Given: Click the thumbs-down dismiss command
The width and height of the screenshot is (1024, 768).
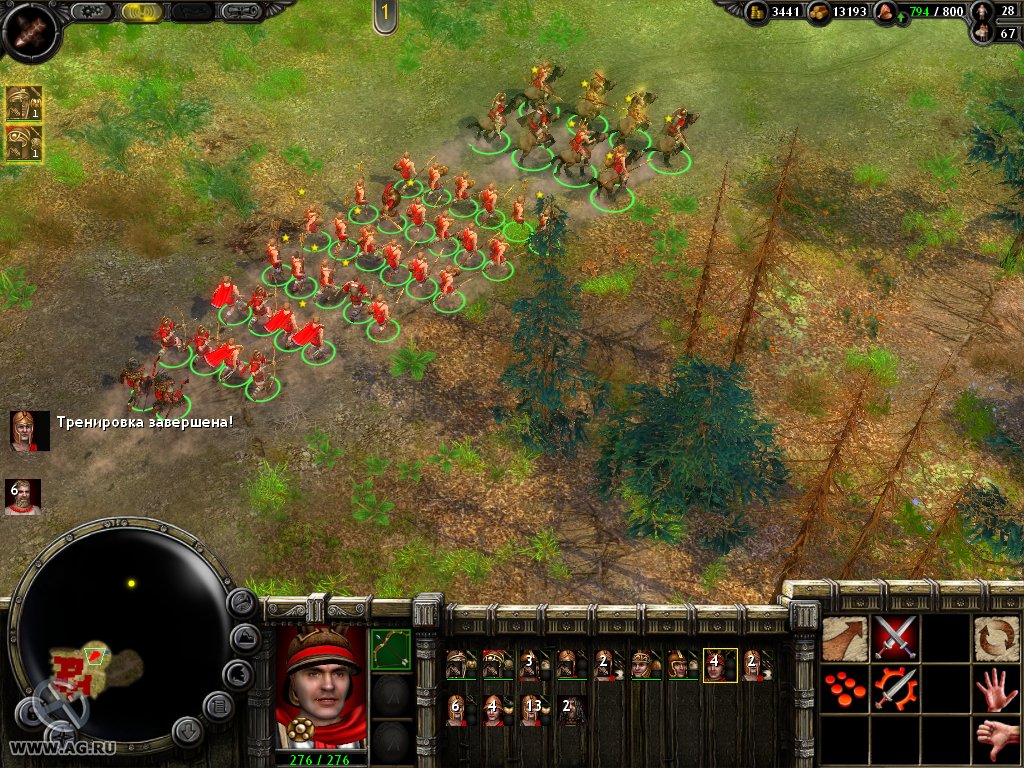Looking at the screenshot, I should [997, 739].
